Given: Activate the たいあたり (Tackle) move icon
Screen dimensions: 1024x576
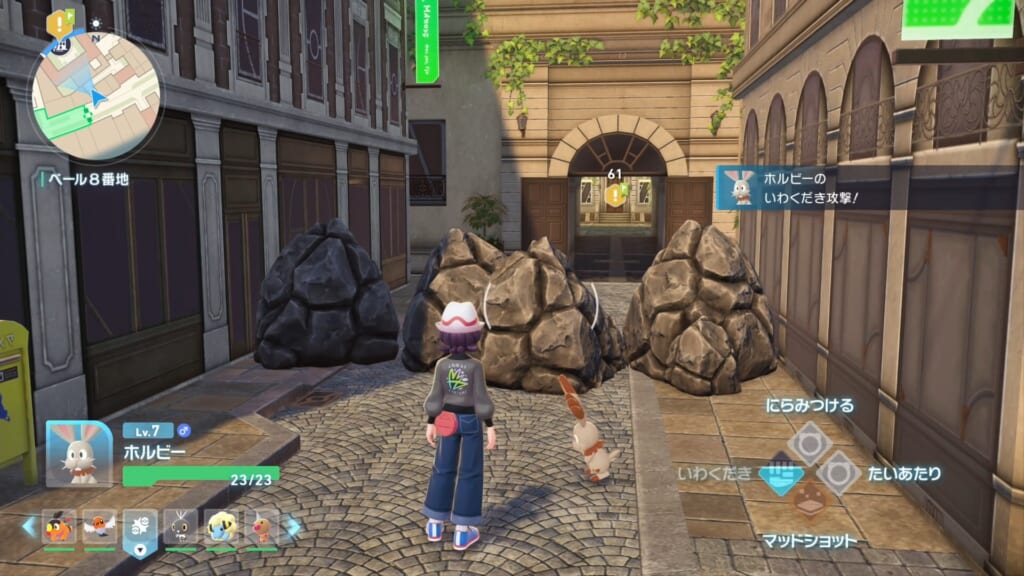Looking at the screenshot, I should (838, 472).
